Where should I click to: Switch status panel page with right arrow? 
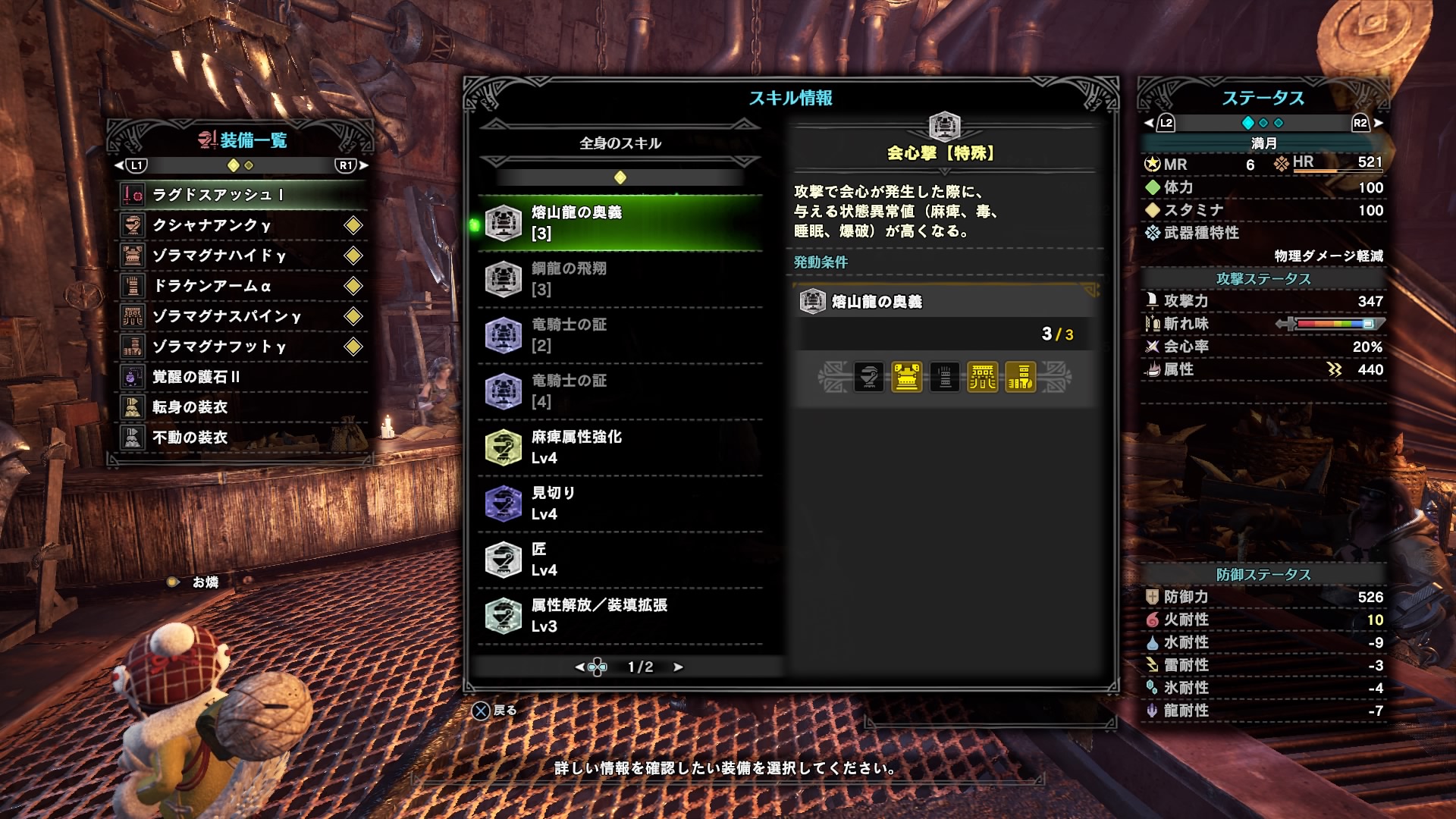(1378, 123)
